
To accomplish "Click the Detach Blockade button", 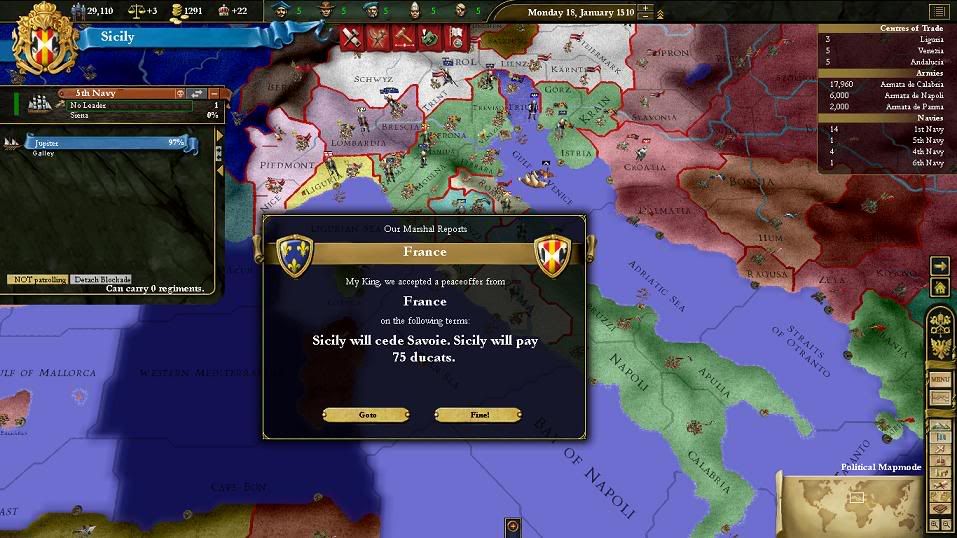I will pos(102,279).
